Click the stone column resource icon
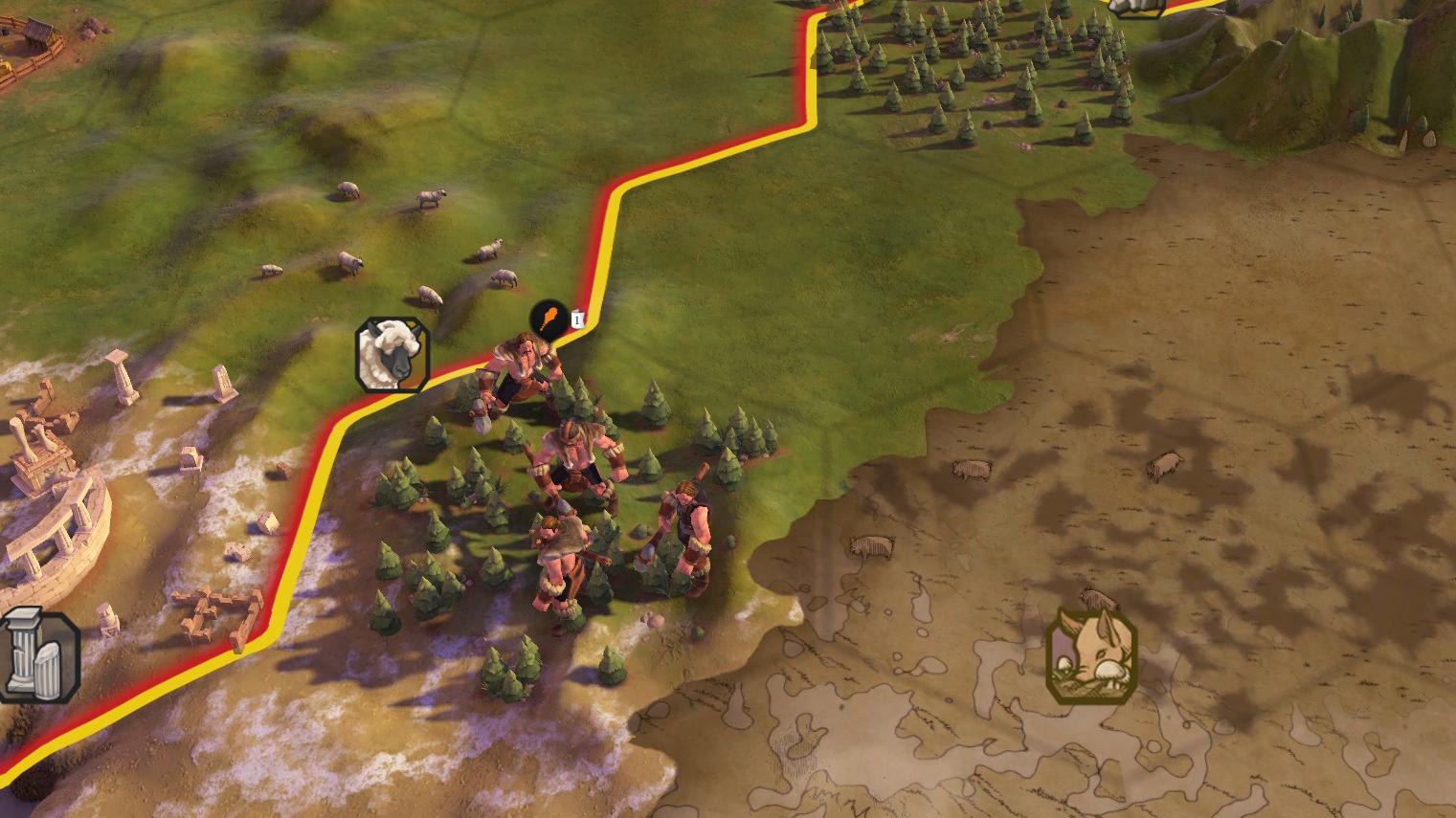 pos(36,656)
